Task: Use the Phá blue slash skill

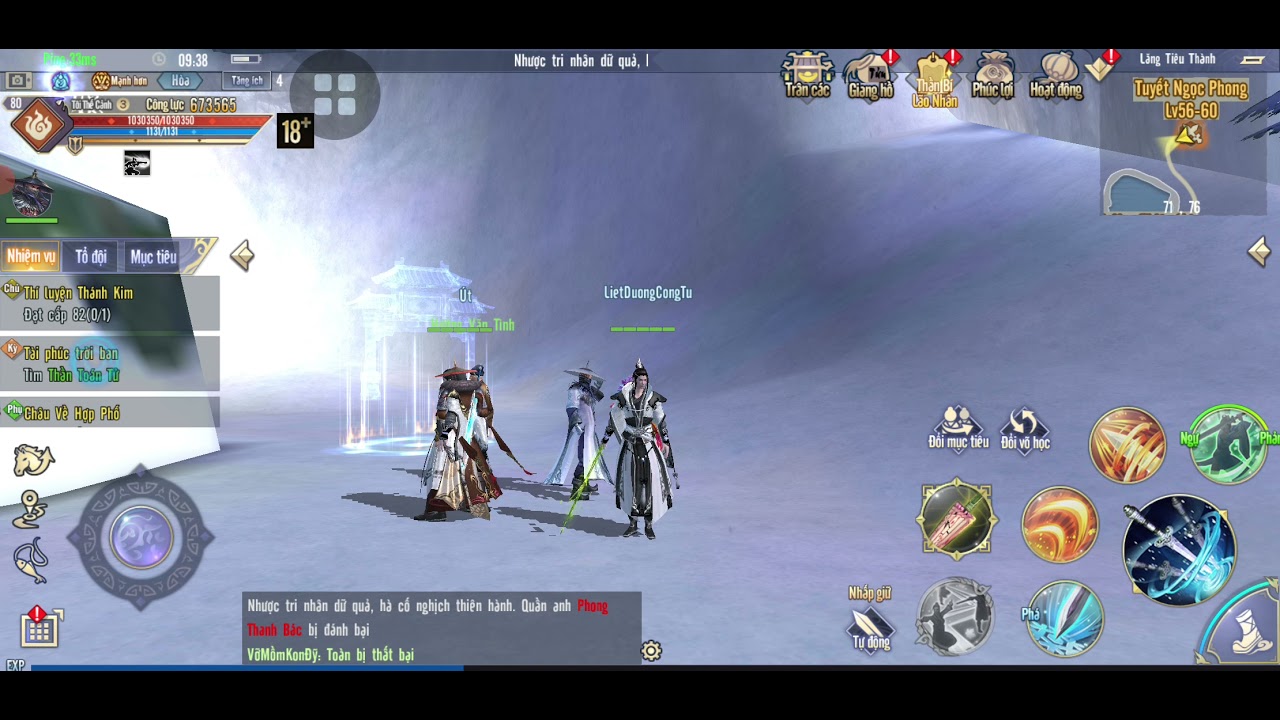Action: (1065, 618)
